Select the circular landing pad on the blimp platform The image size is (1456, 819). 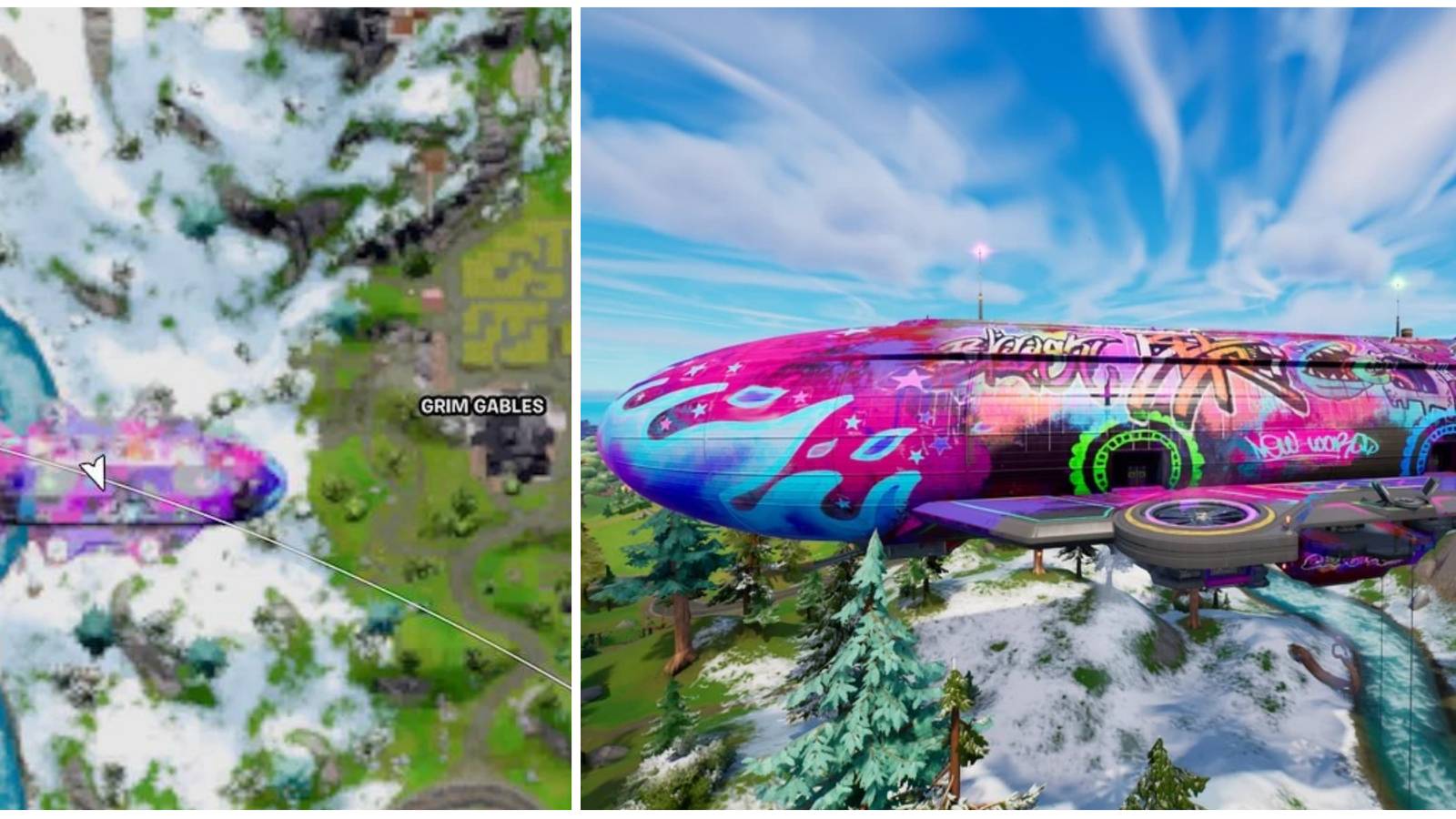pyautogui.click(x=1201, y=516)
